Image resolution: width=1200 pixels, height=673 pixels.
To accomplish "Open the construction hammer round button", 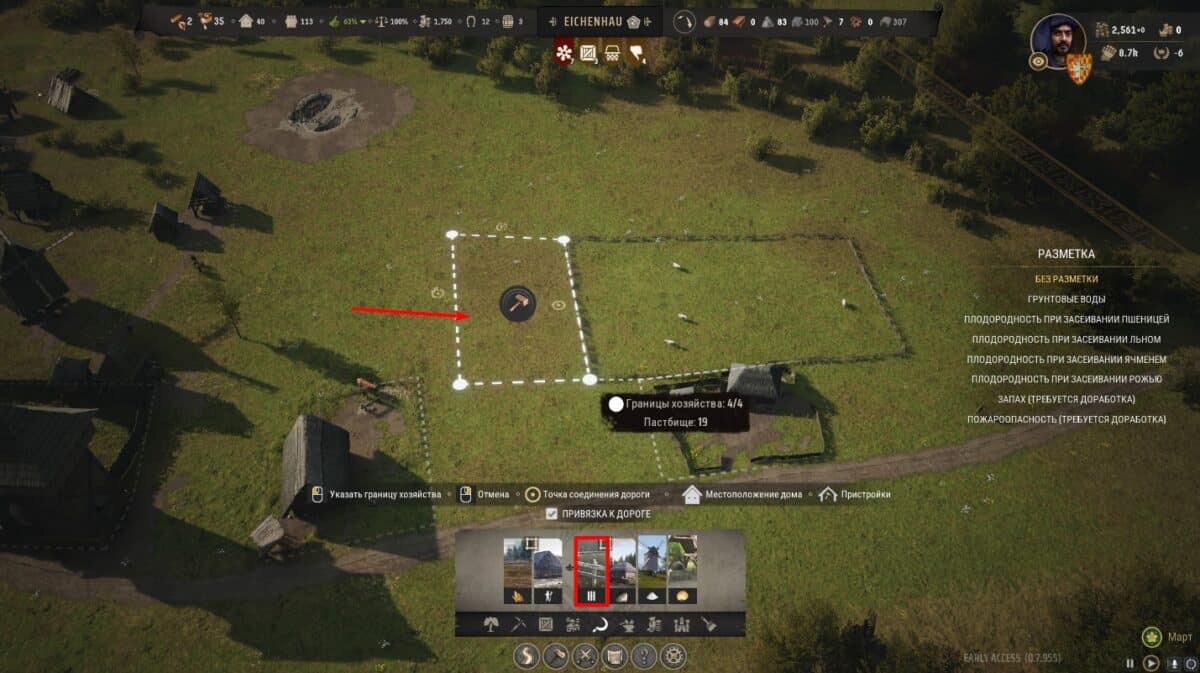I will pos(556,657).
